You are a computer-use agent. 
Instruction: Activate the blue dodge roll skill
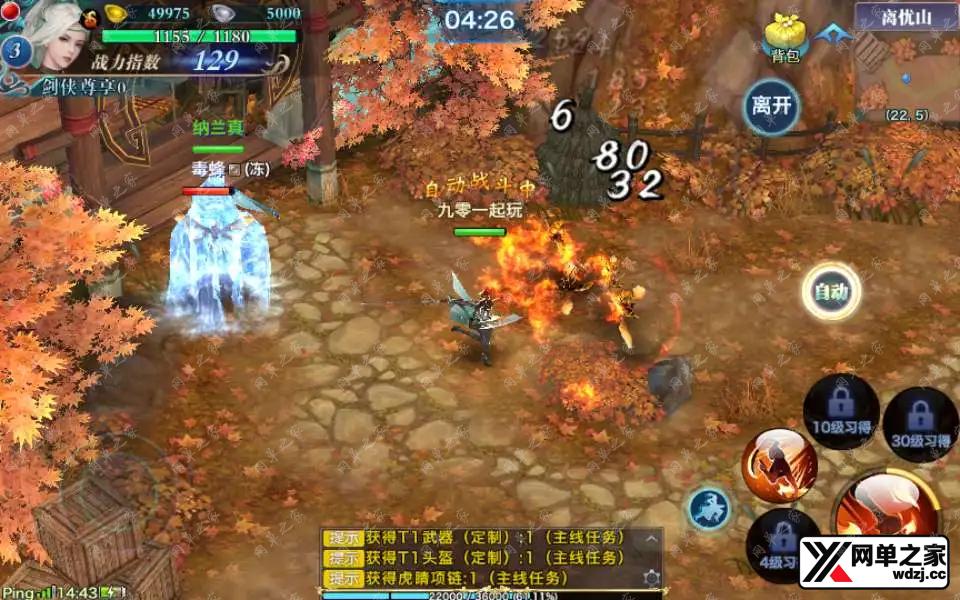[709, 509]
